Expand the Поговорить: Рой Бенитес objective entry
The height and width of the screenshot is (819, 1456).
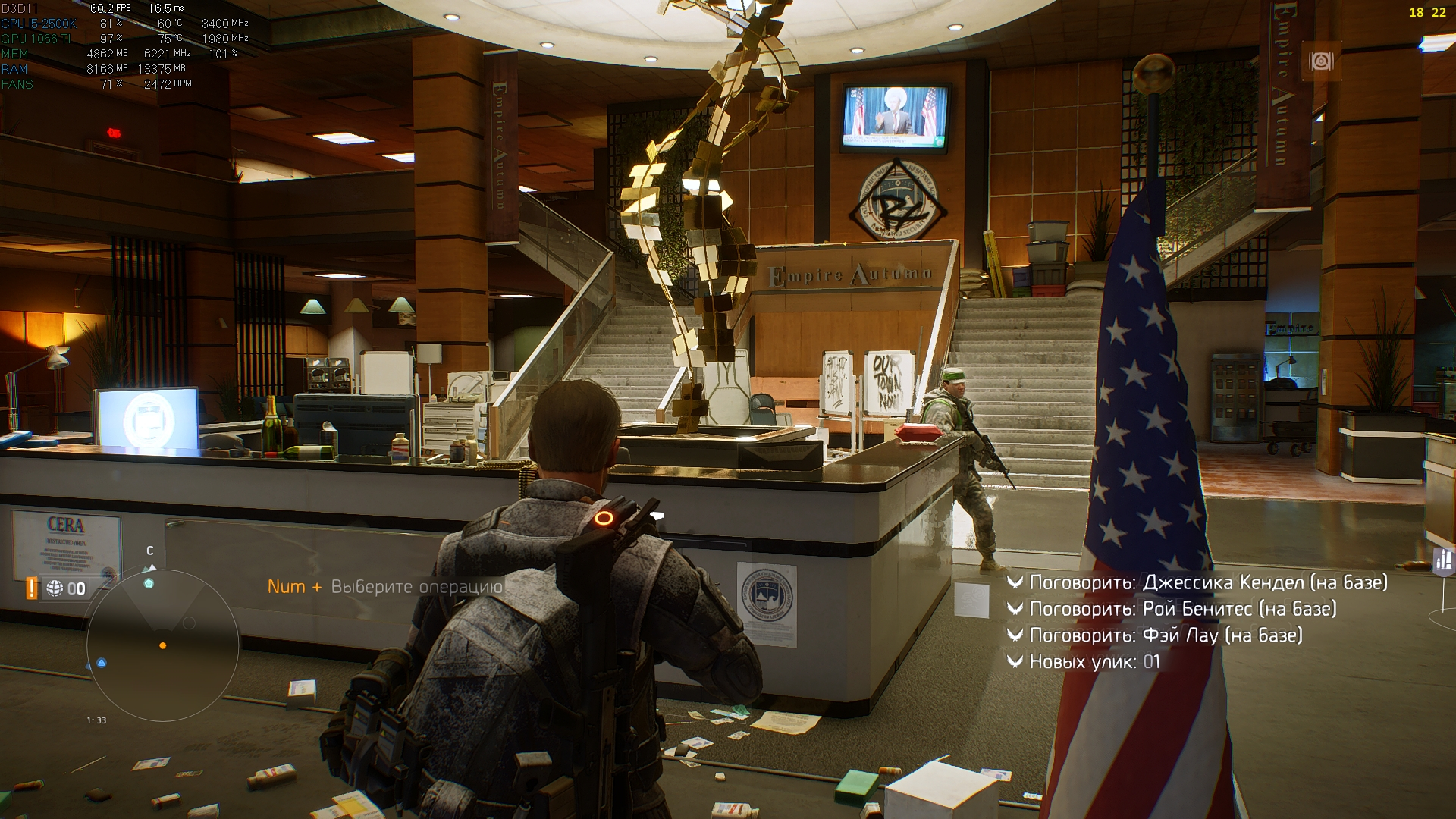point(1183,608)
